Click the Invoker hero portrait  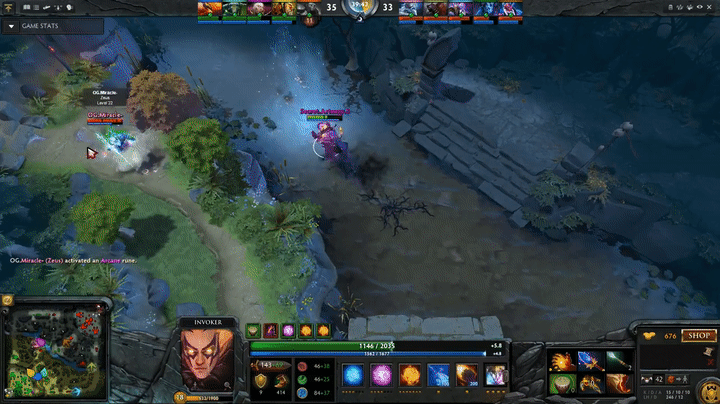click(x=208, y=358)
